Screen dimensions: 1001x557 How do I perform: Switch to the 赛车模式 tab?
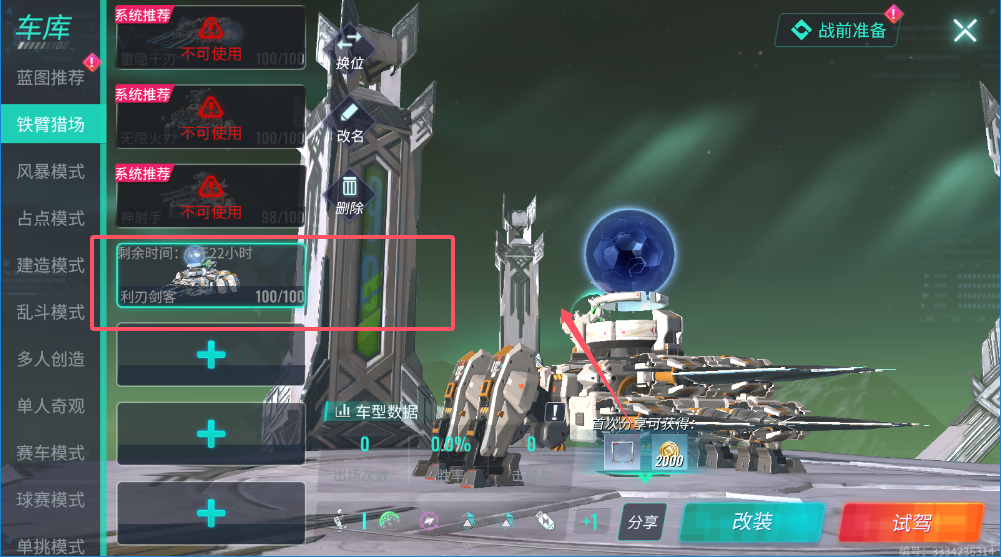(x=50, y=453)
